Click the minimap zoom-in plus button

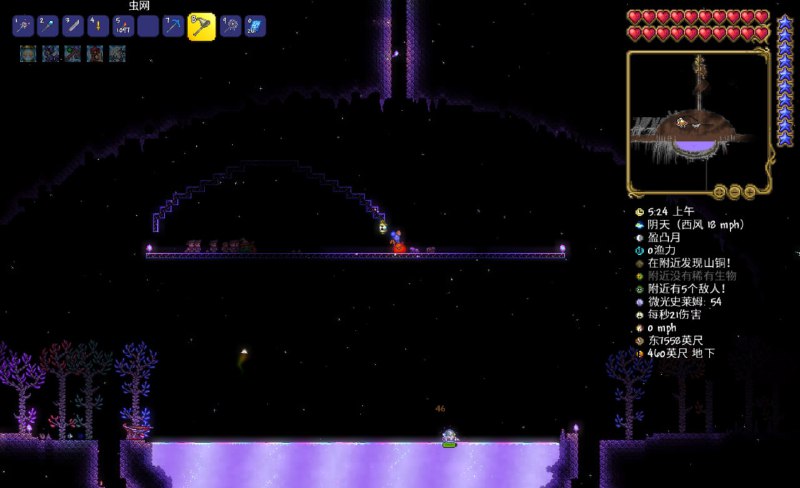coord(750,191)
